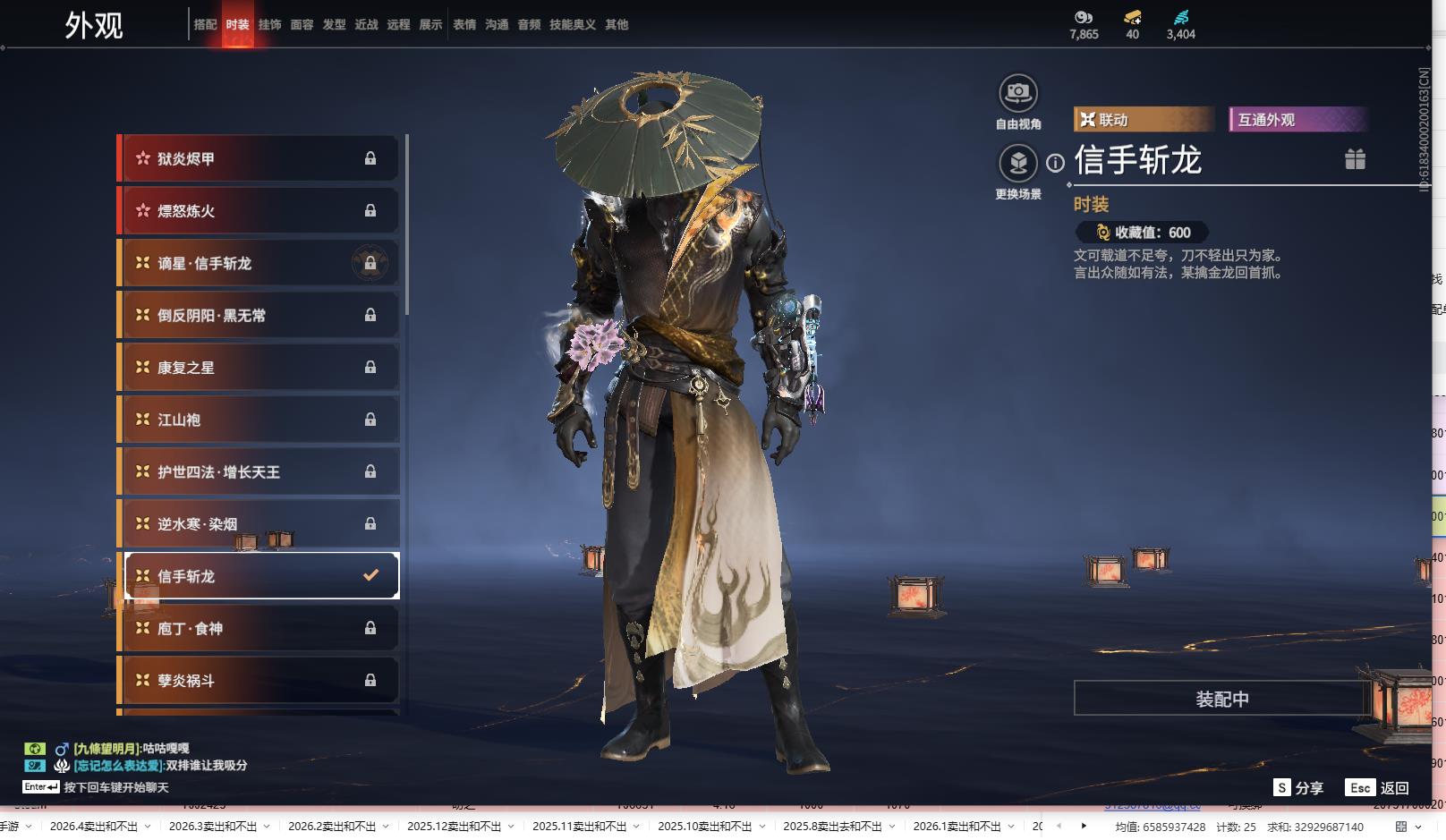Open the 2026.3卖出和不出 spreadsheet tab
The height and width of the screenshot is (840, 1446).
212,827
